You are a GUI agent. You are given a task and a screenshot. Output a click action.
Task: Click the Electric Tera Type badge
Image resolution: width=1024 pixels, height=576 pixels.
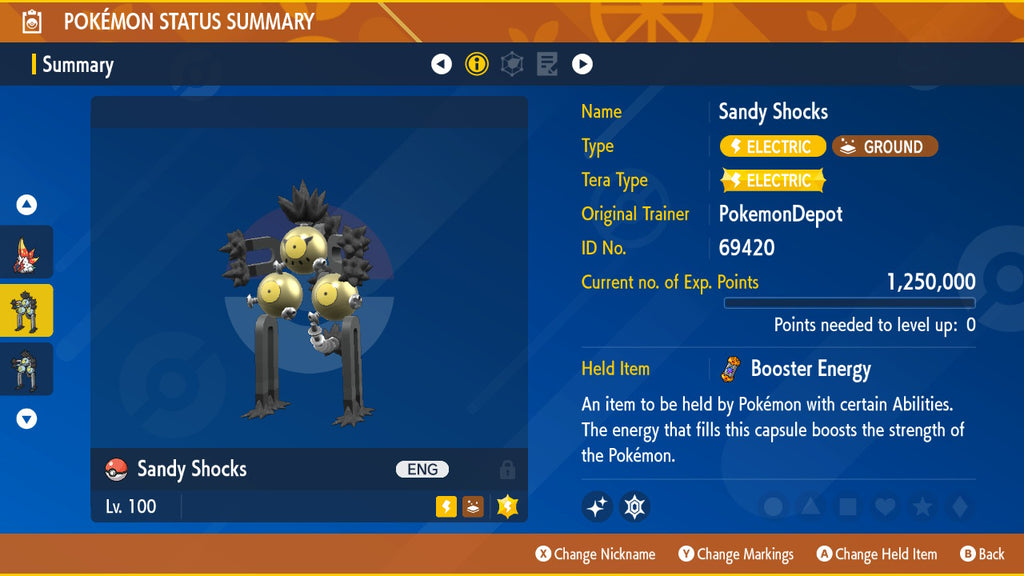773,181
